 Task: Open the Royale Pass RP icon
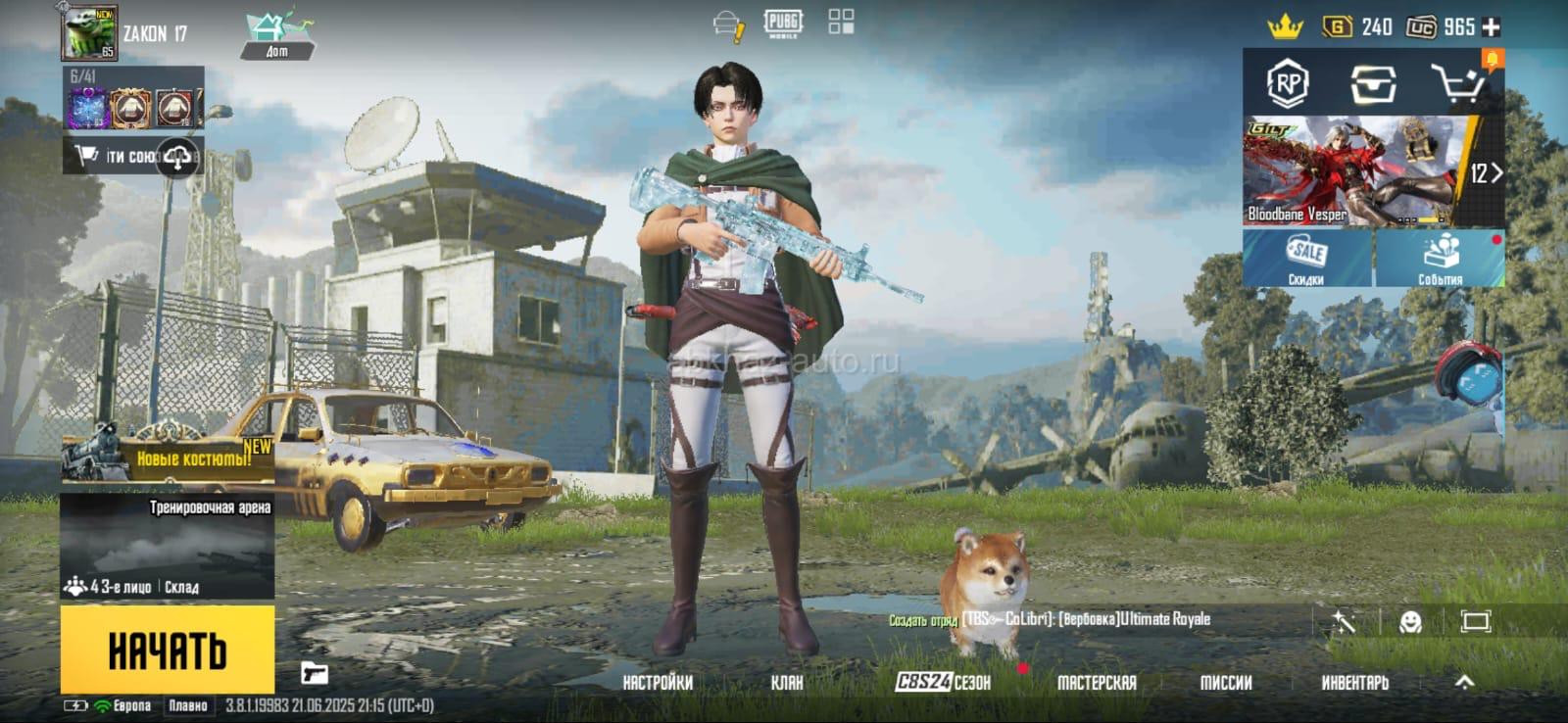tap(1287, 84)
